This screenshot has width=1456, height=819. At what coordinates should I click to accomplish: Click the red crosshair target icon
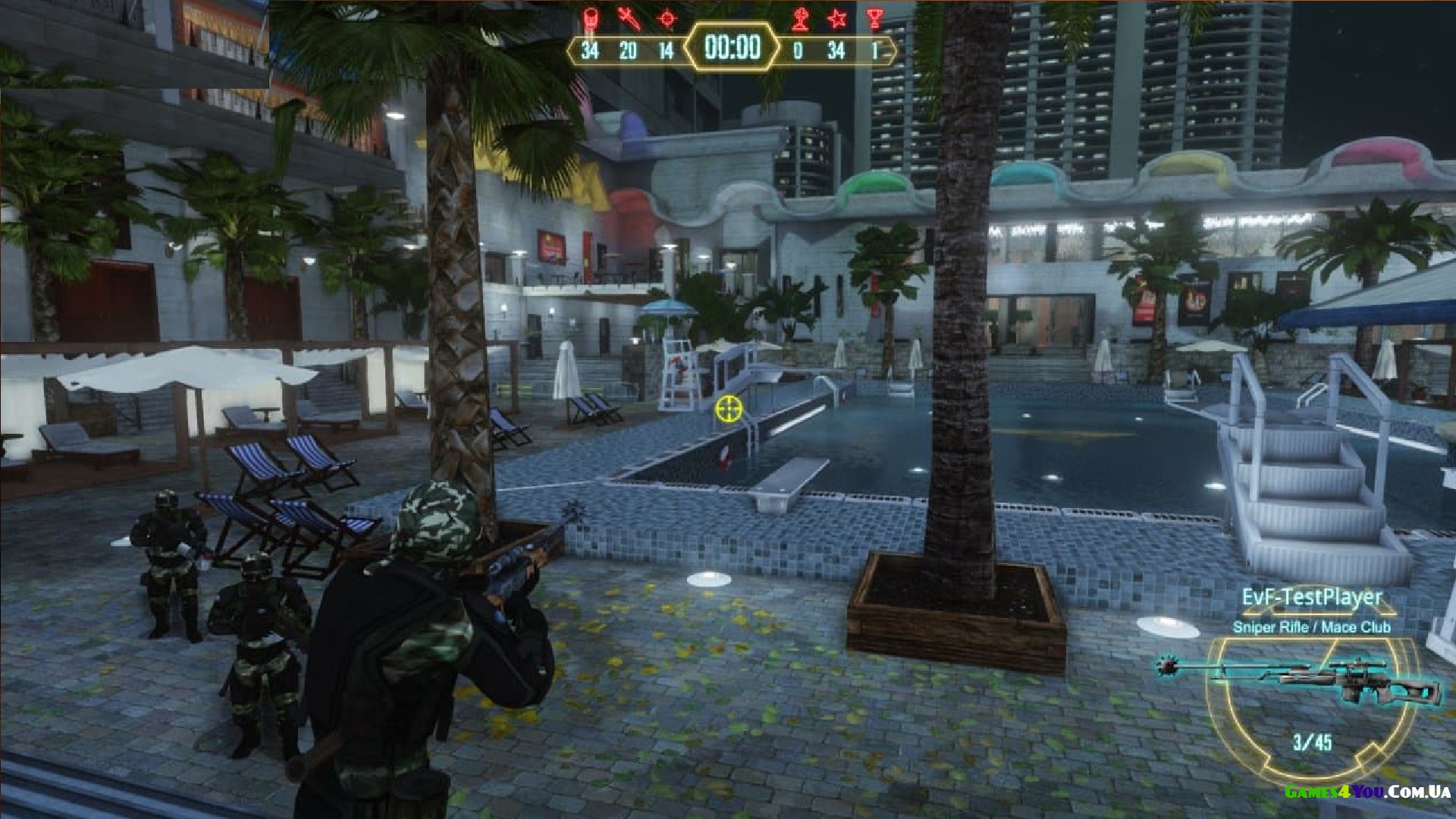(667, 18)
